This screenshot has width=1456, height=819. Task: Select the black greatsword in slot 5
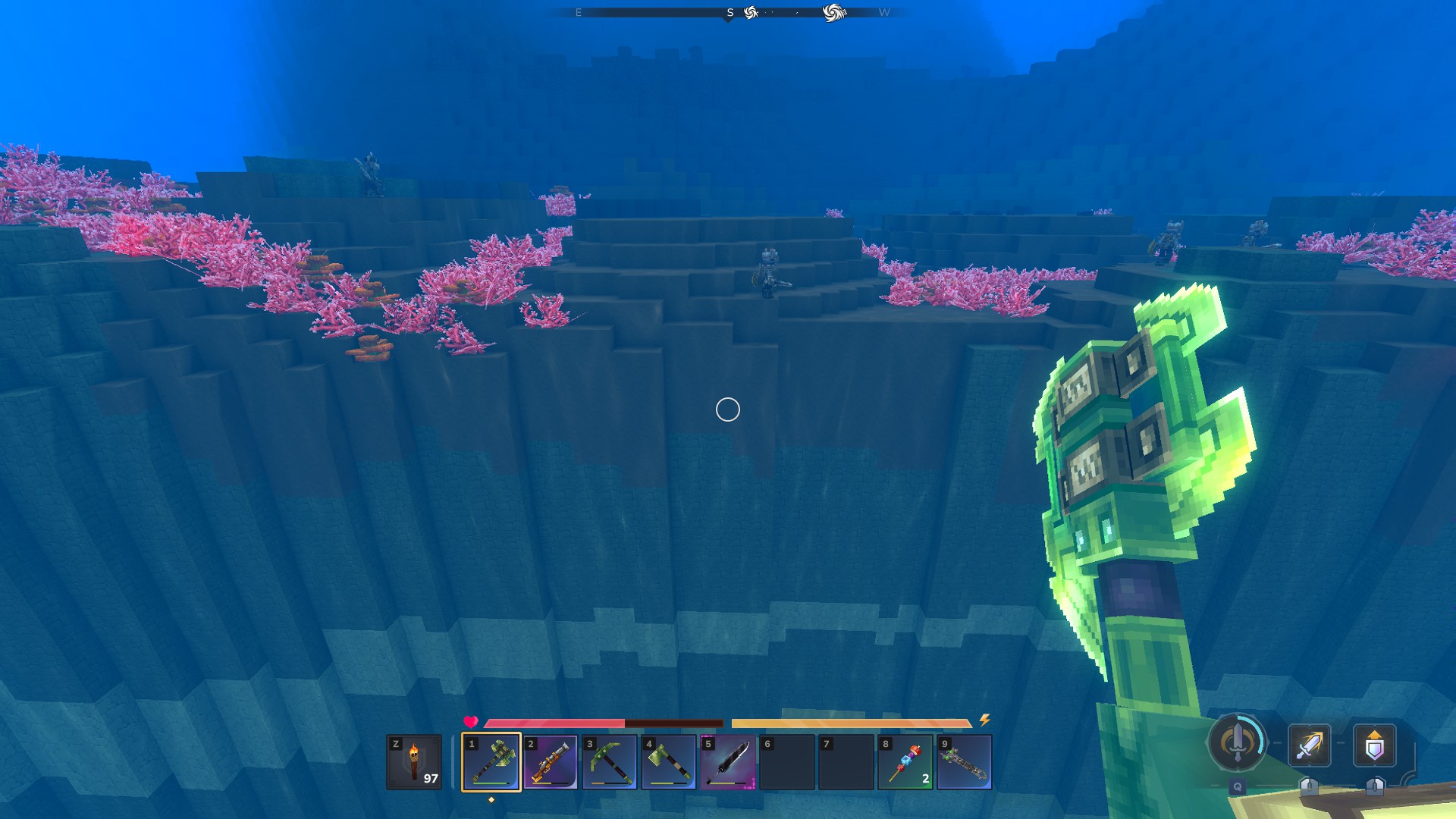point(728,761)
